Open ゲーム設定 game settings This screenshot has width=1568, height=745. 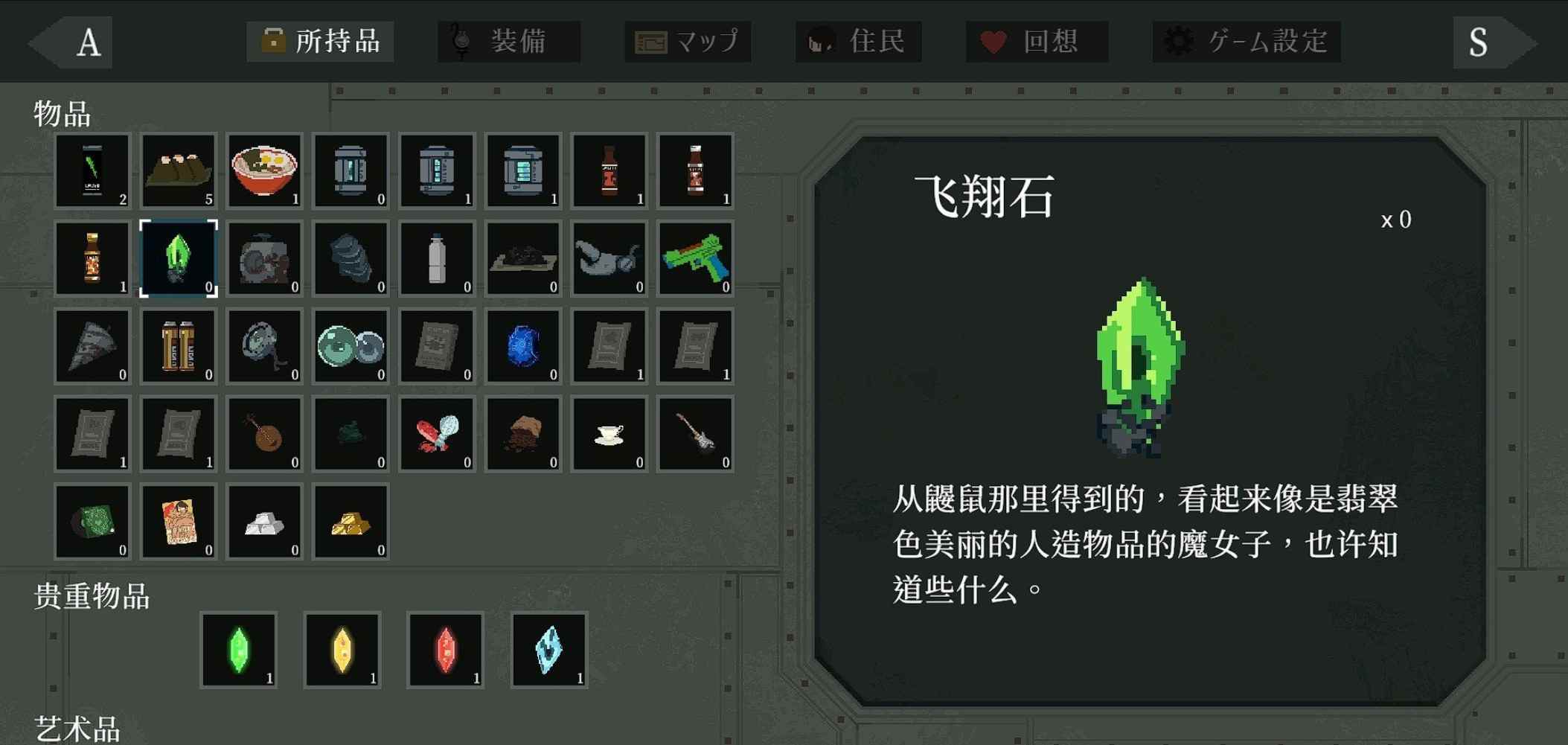(x=1246, y=42)
